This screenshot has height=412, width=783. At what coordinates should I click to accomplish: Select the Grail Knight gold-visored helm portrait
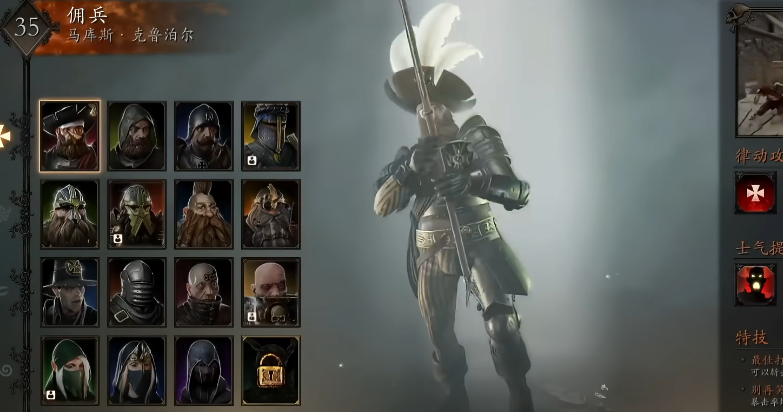pos(270,135)
